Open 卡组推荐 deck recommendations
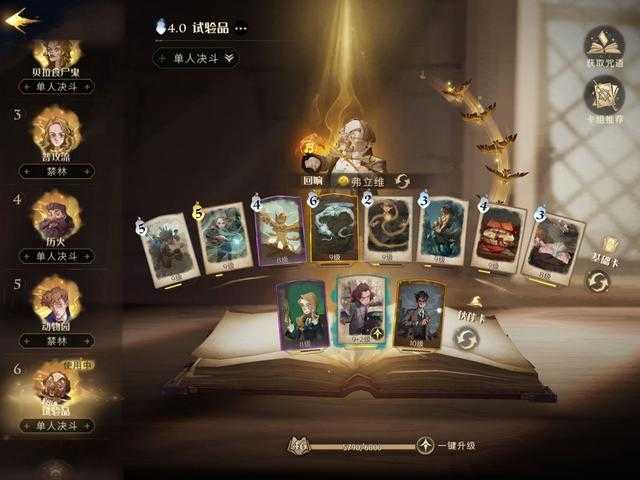 click(603, 100)
